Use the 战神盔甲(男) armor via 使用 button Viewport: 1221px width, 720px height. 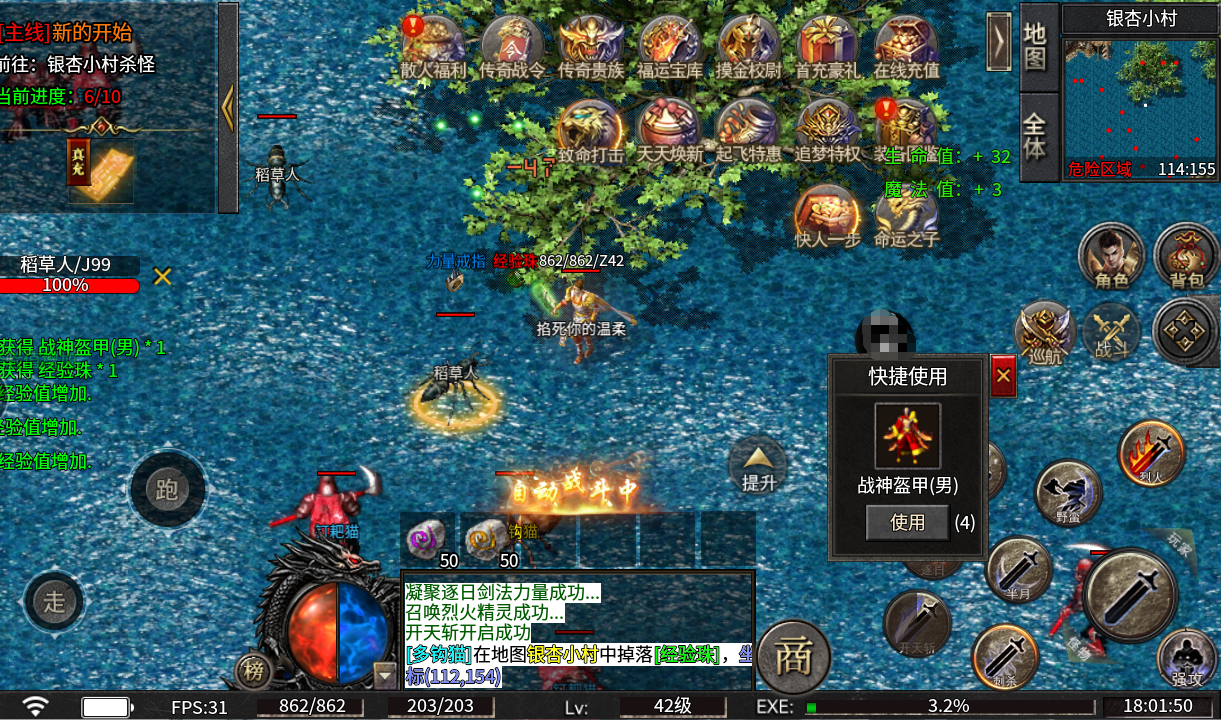point(907,522)
